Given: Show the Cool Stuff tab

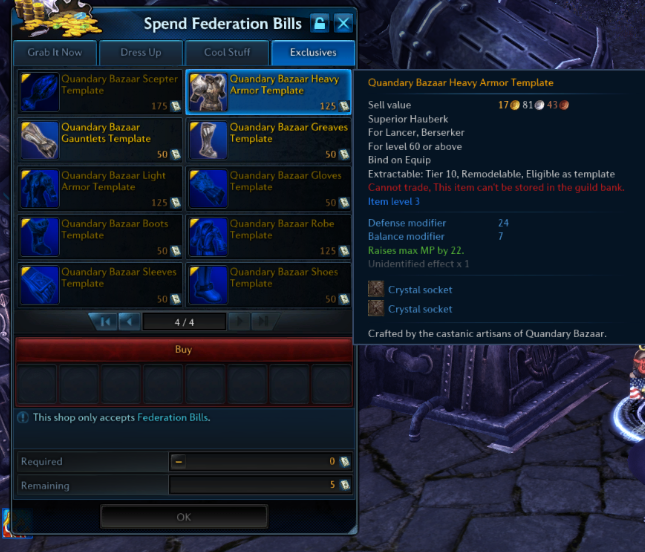Looking at the screenshot, I should point(227,53).
